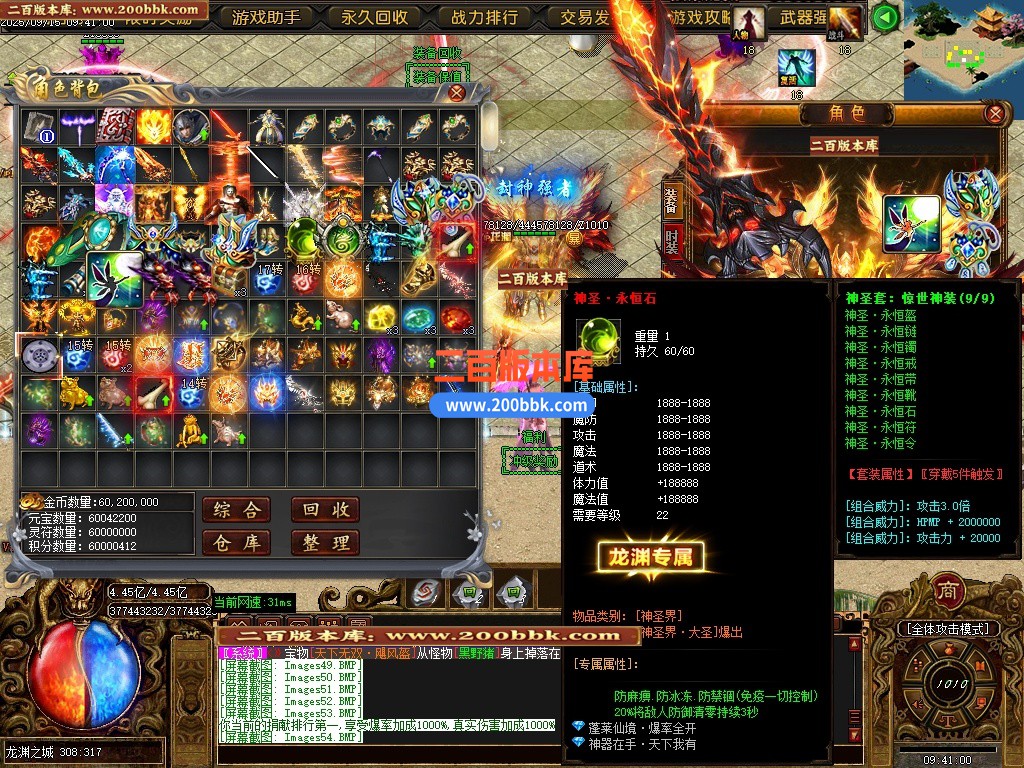
Task: Click the 回收 recycle button
Action: point(325,510)
